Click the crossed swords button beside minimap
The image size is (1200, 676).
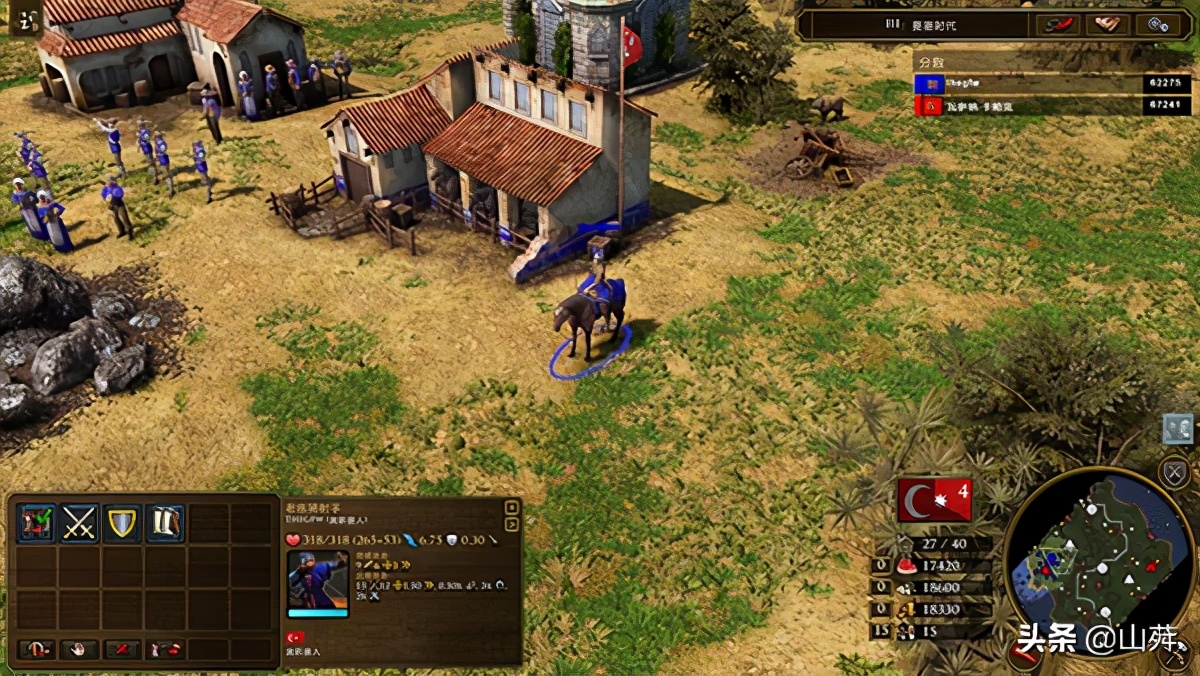[1174, 472]
